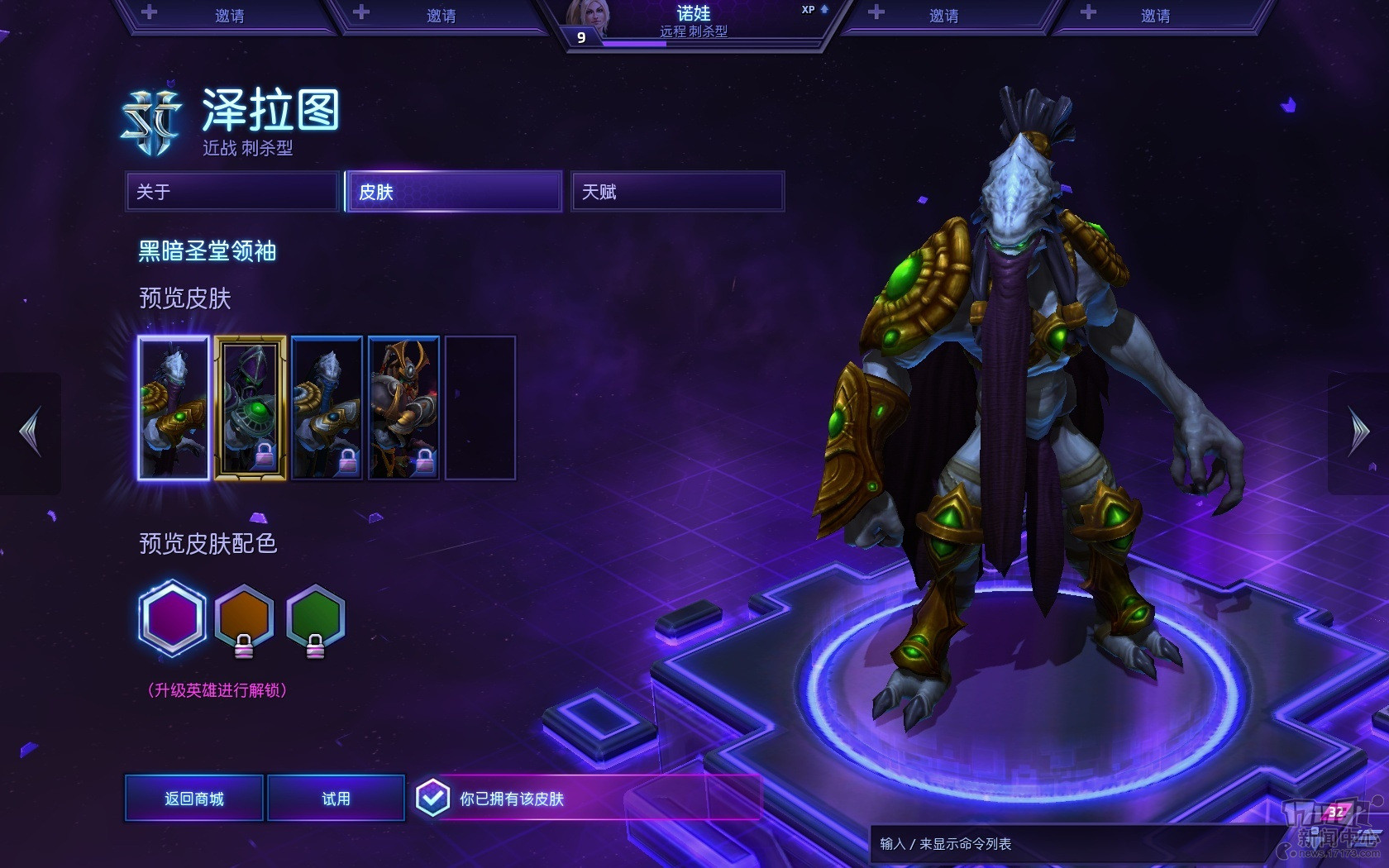This screenshot has width=1389, height=868.
Task: Try the hero with 试用 button
Action: click(x=336, y=799)
